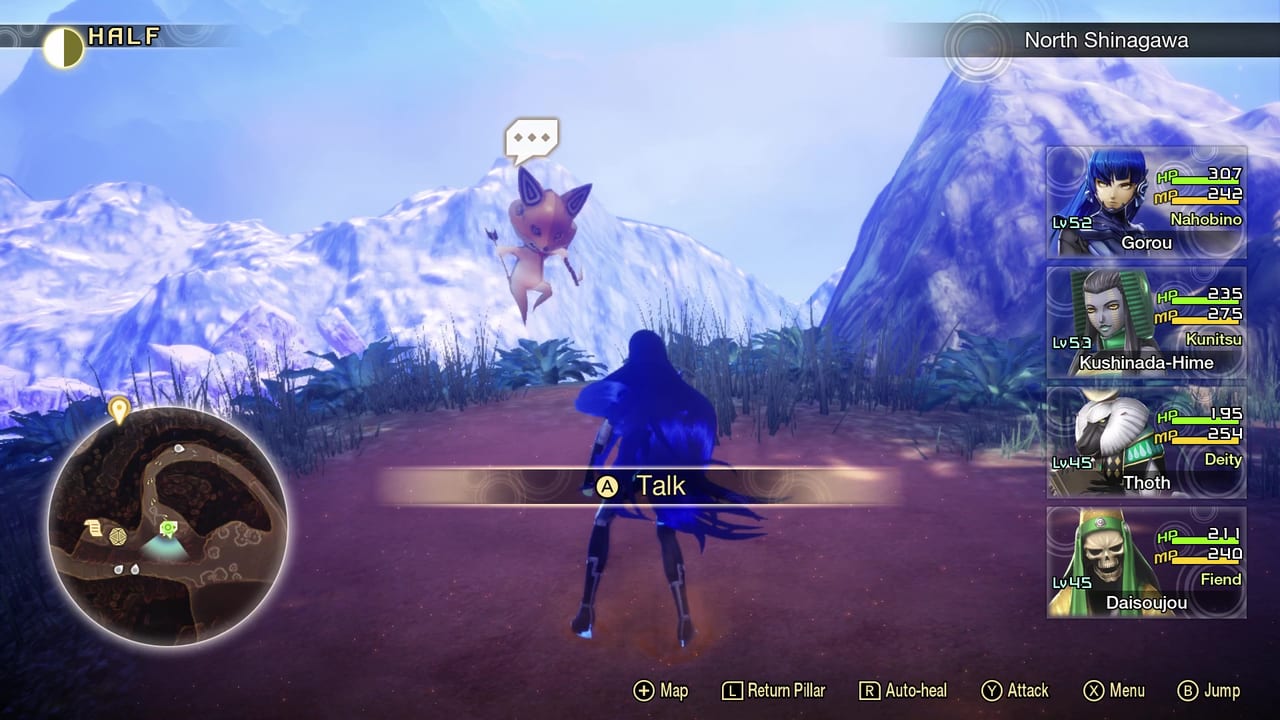
Task: Select the Jump command
Action: 1209,691
